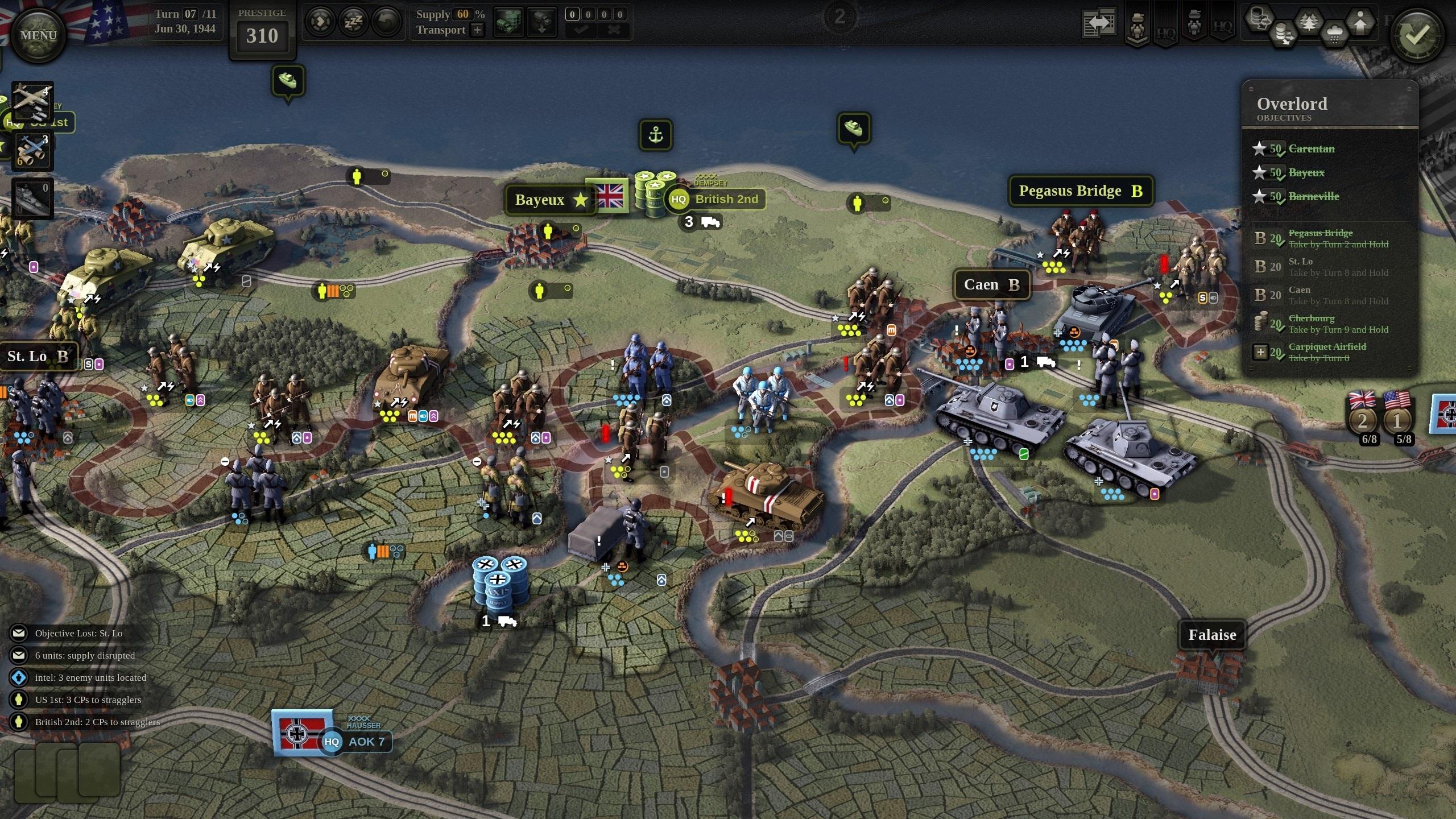The height and width of the screenshot is (819, 1456).
Task: Click the anchor port marker
Action: 656,135
